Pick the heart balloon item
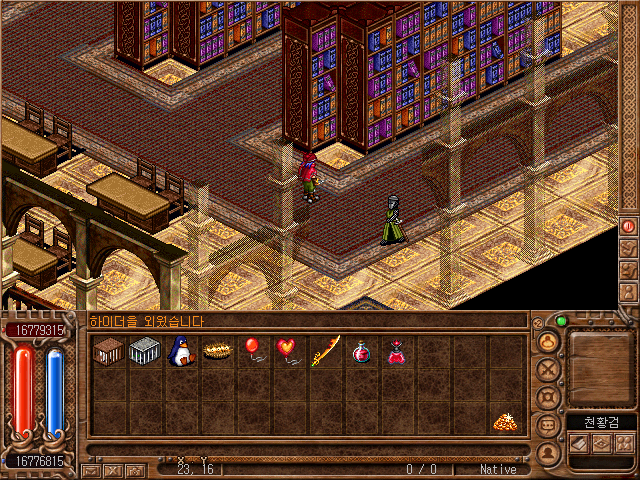 coord(288,352)
